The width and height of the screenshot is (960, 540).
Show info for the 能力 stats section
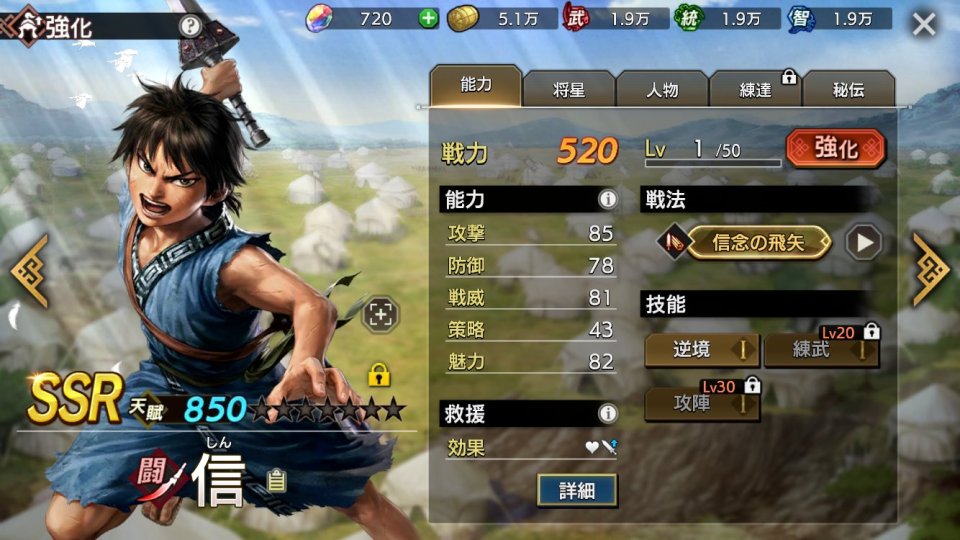coord(607,199)
